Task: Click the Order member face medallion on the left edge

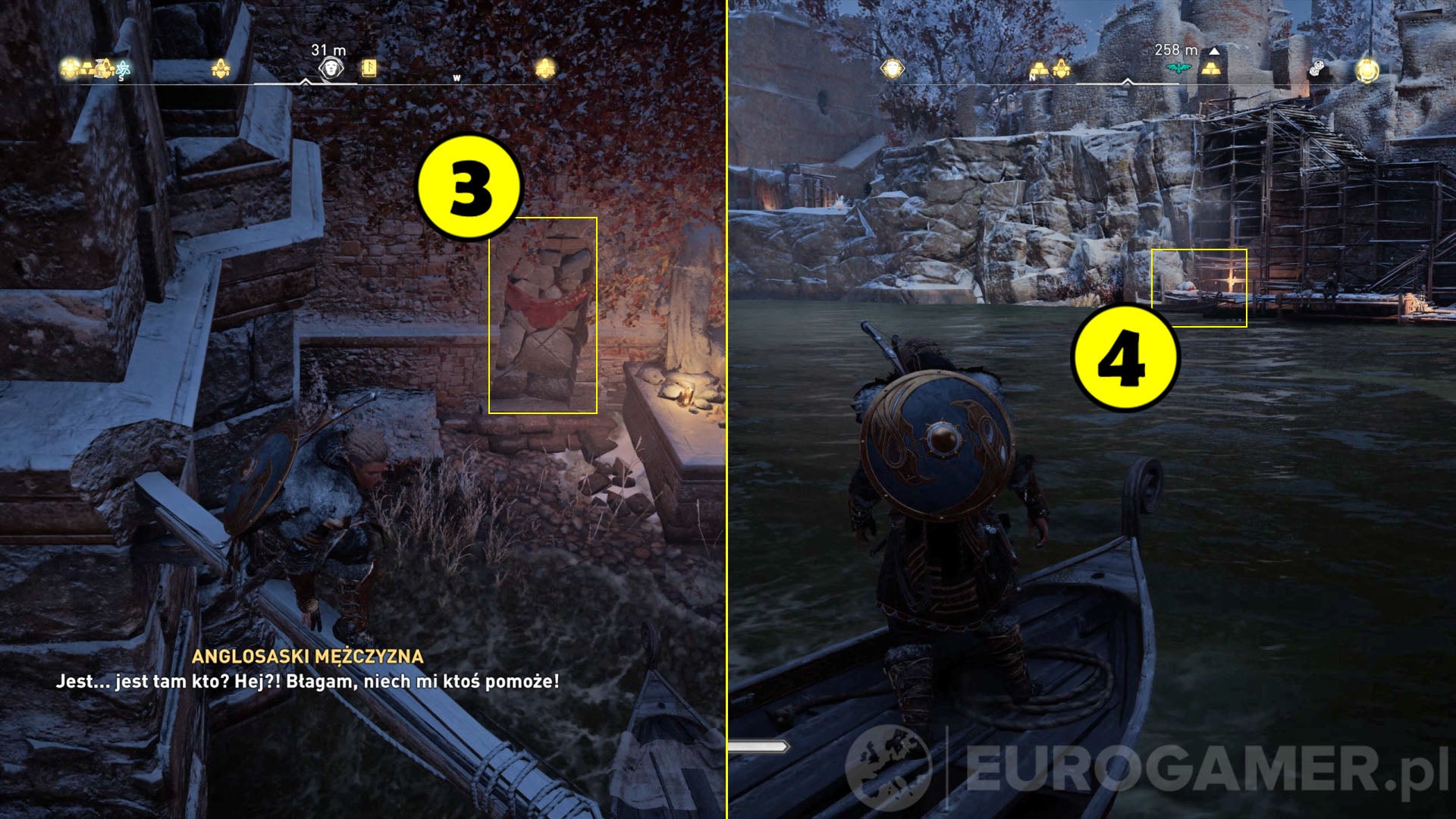Action: coord(893,69)
